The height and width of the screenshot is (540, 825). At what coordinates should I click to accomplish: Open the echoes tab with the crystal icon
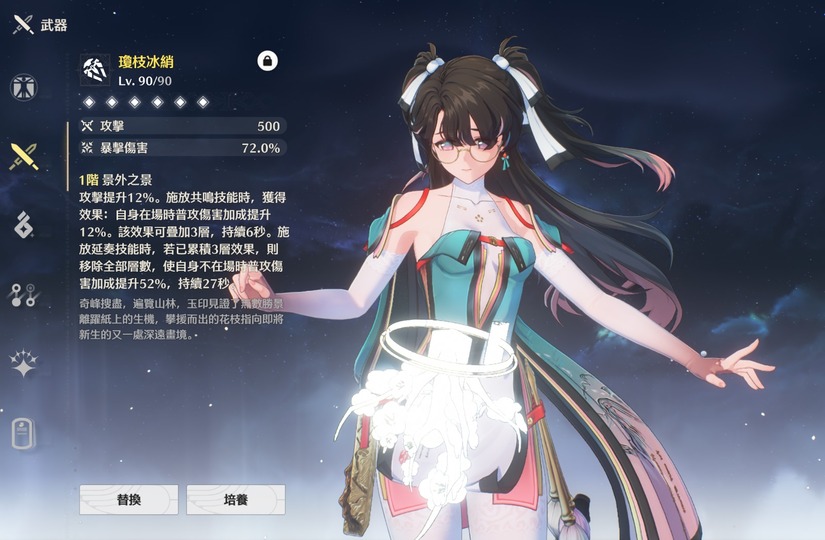pyautogui.click(x=24, y=225)
